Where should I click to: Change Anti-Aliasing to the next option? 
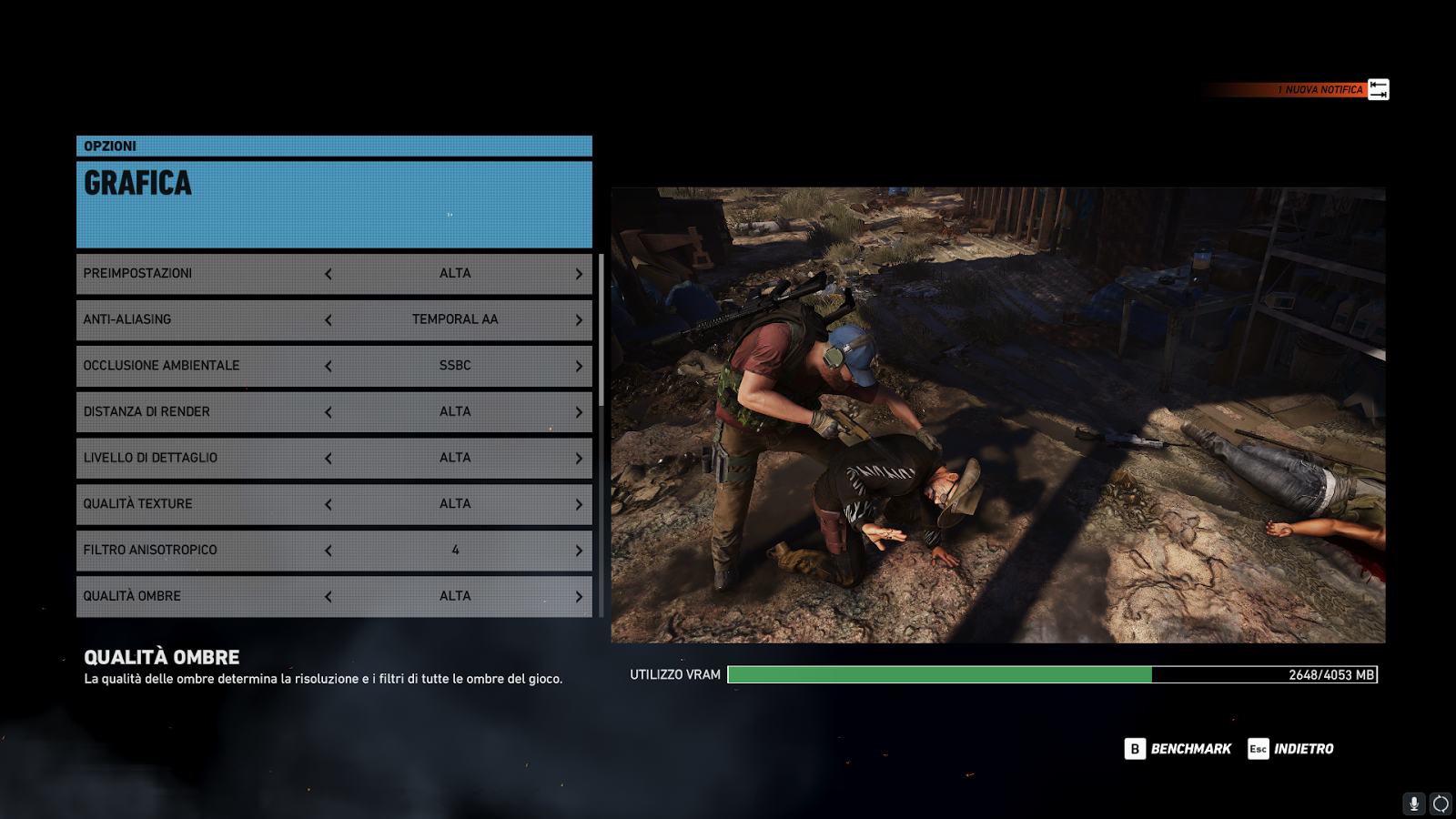(579, 320)
